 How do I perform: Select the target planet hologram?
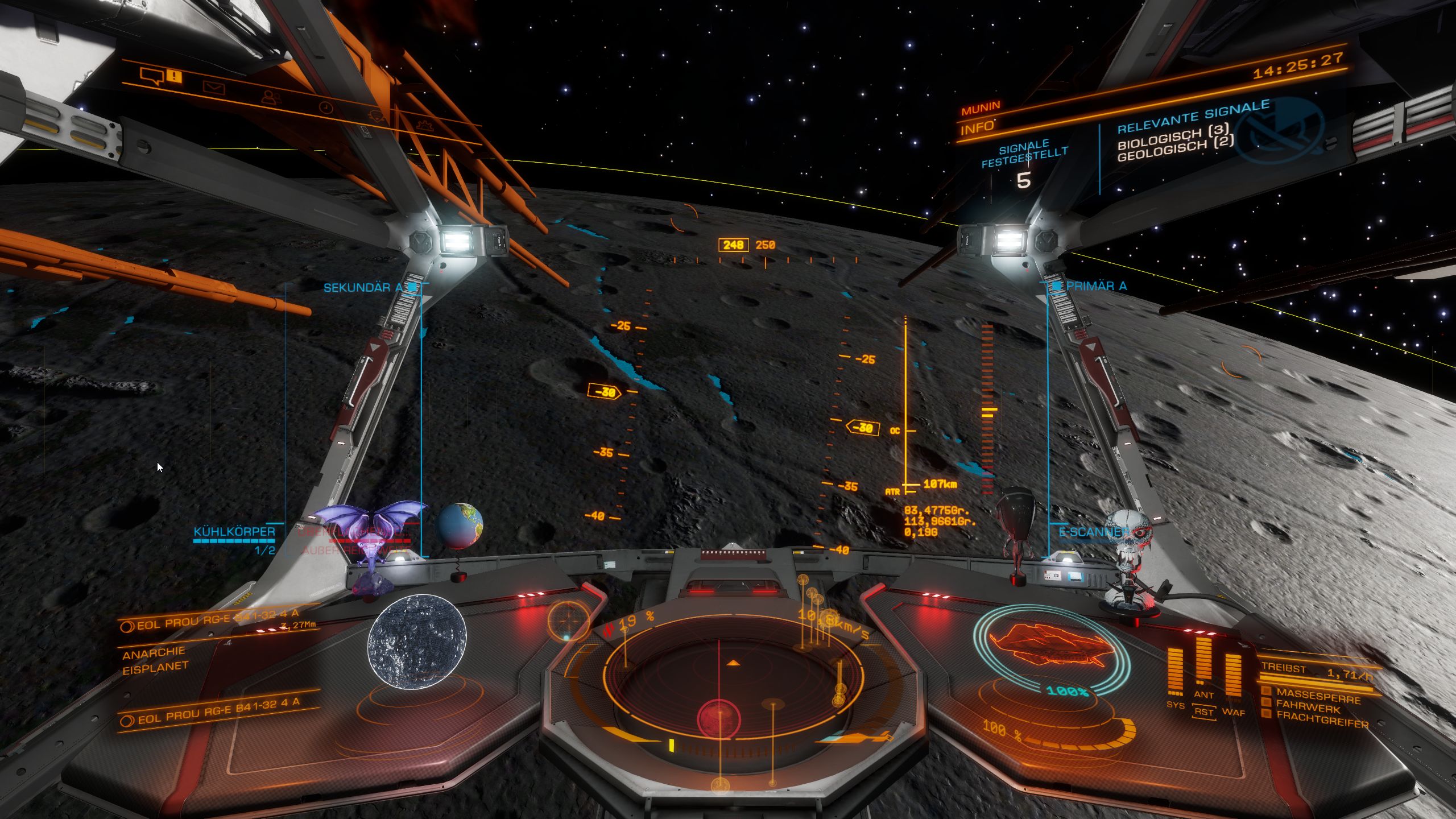click(x=417, y=642)
